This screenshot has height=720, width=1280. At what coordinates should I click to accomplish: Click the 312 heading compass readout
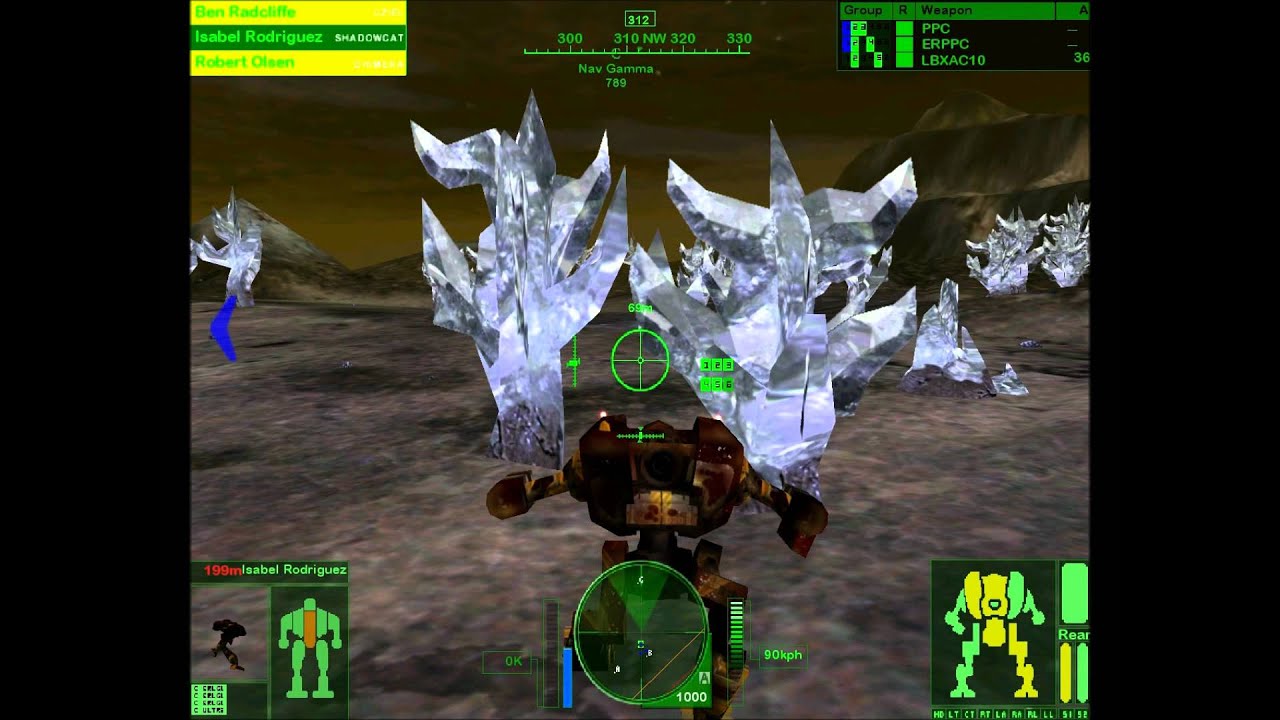click(x=638, y=17)
